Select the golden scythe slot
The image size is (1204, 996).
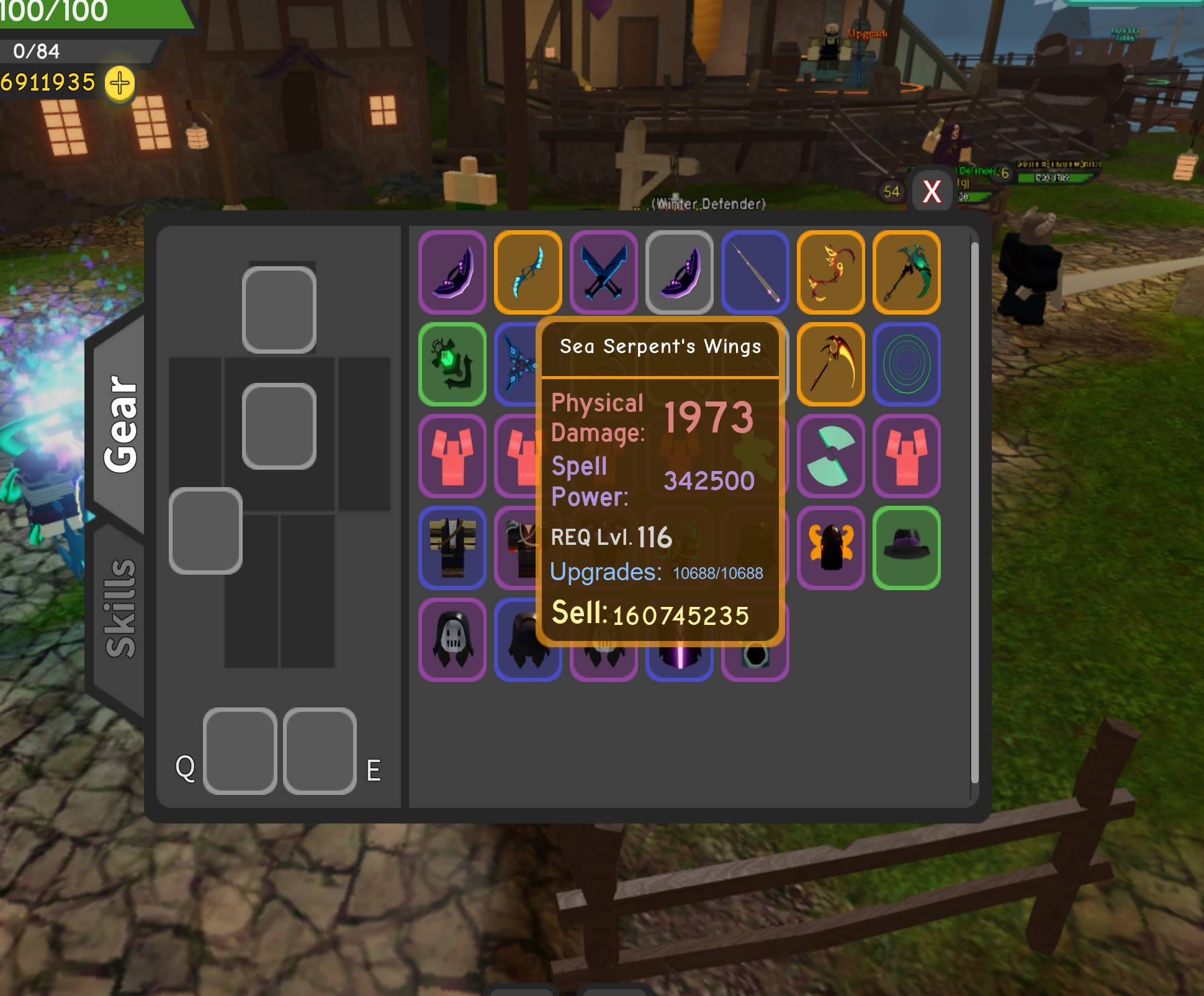tap(830, 364)
